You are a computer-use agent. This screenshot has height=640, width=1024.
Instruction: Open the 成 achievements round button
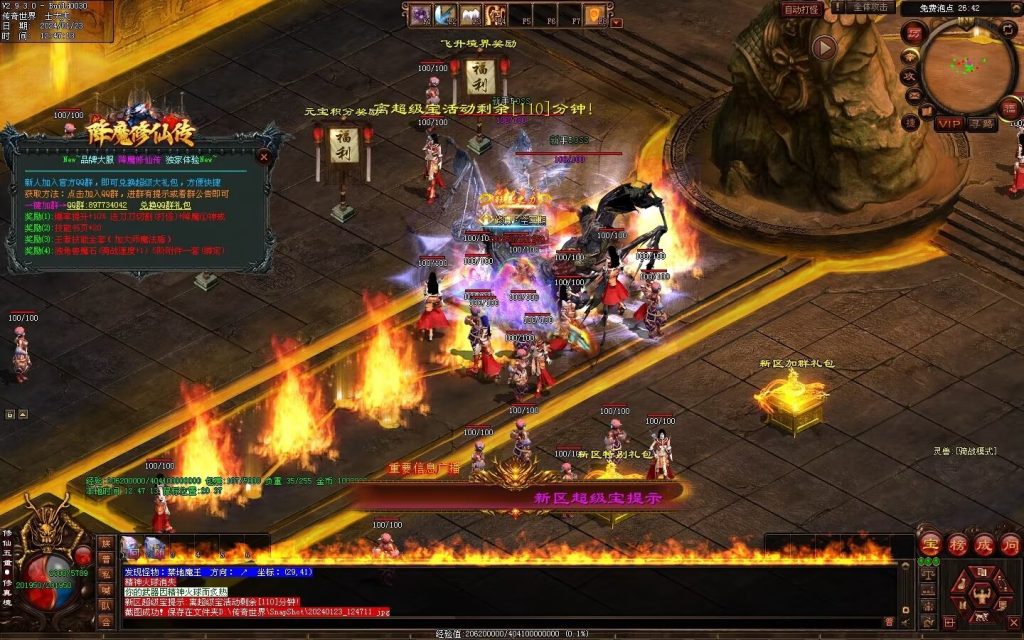coord(984,545)
